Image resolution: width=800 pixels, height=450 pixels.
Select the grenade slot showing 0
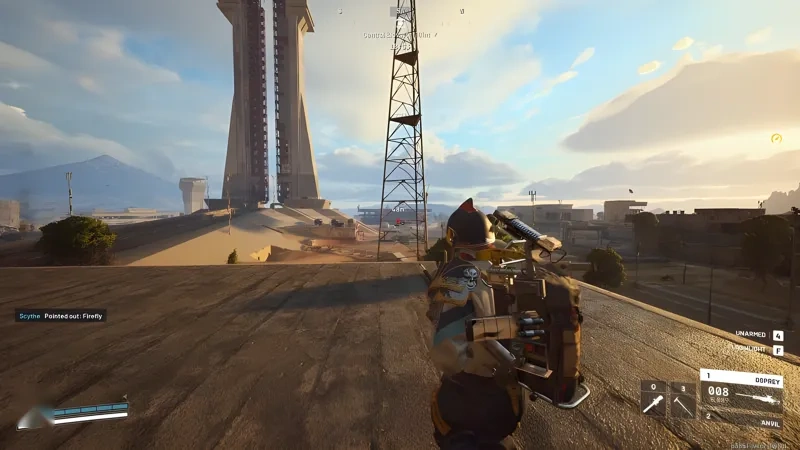pos(653,398)
